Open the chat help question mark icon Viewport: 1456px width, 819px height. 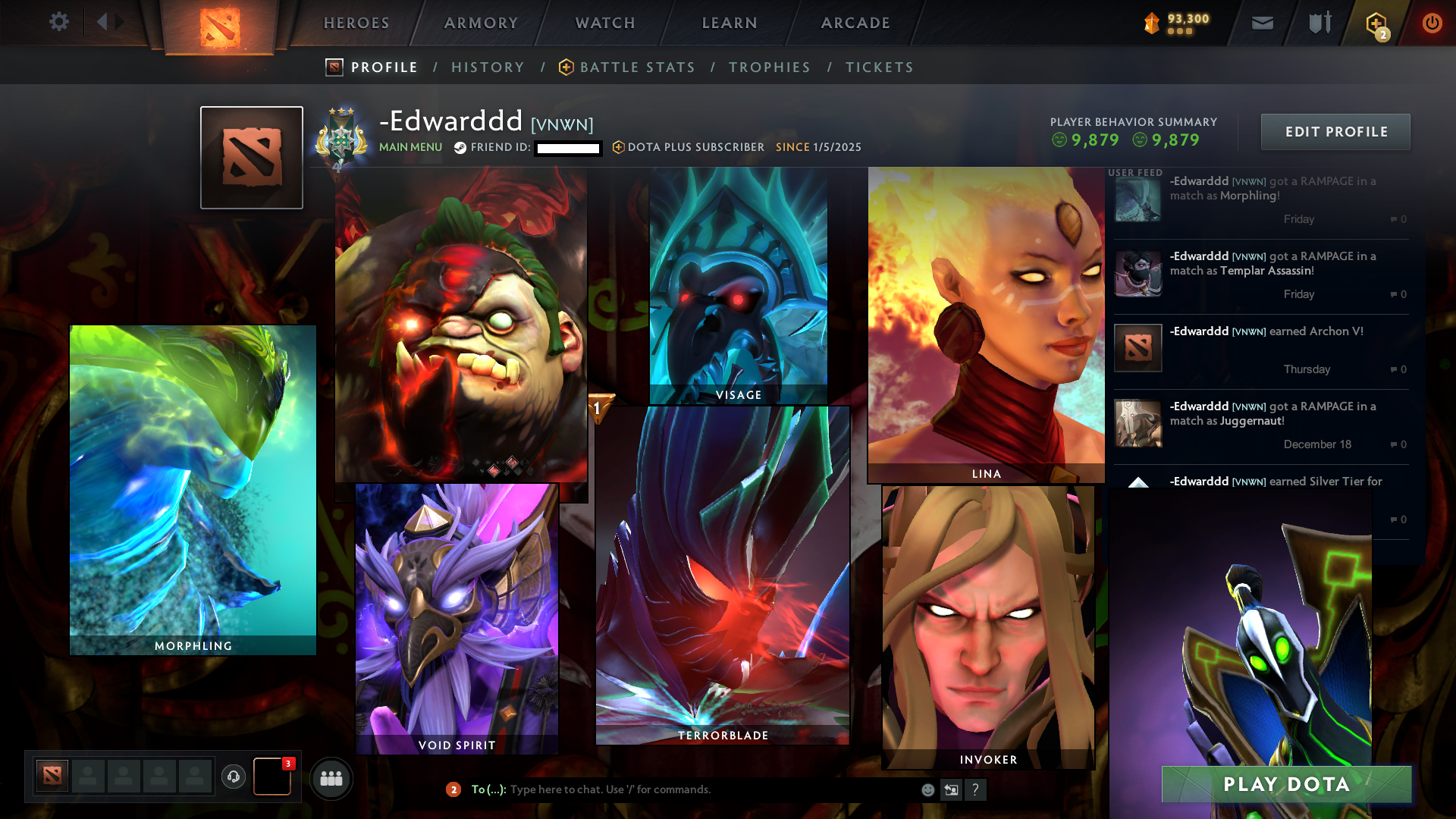(976, 789)
